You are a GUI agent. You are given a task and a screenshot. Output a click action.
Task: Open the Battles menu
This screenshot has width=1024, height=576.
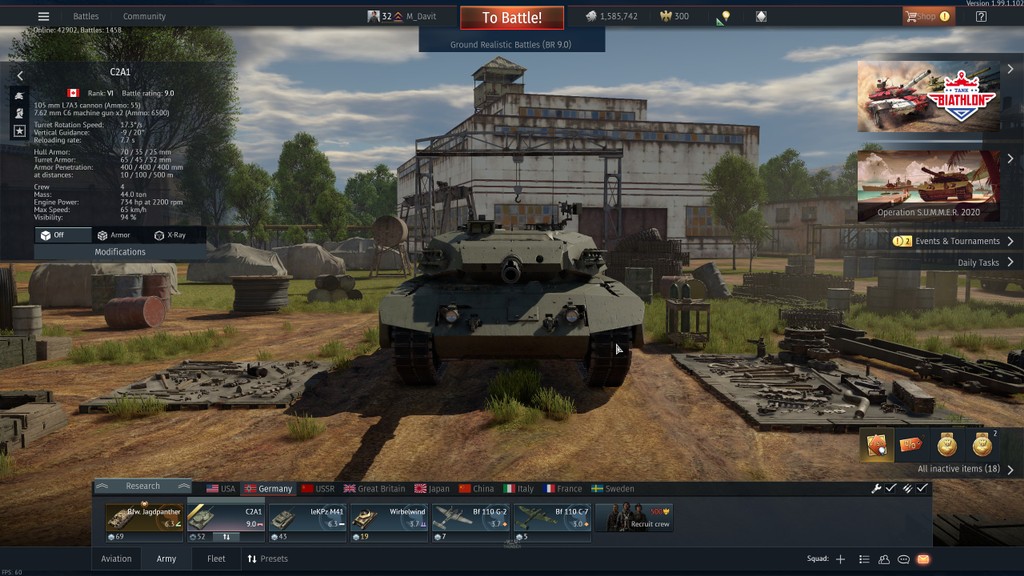[86, 17]
